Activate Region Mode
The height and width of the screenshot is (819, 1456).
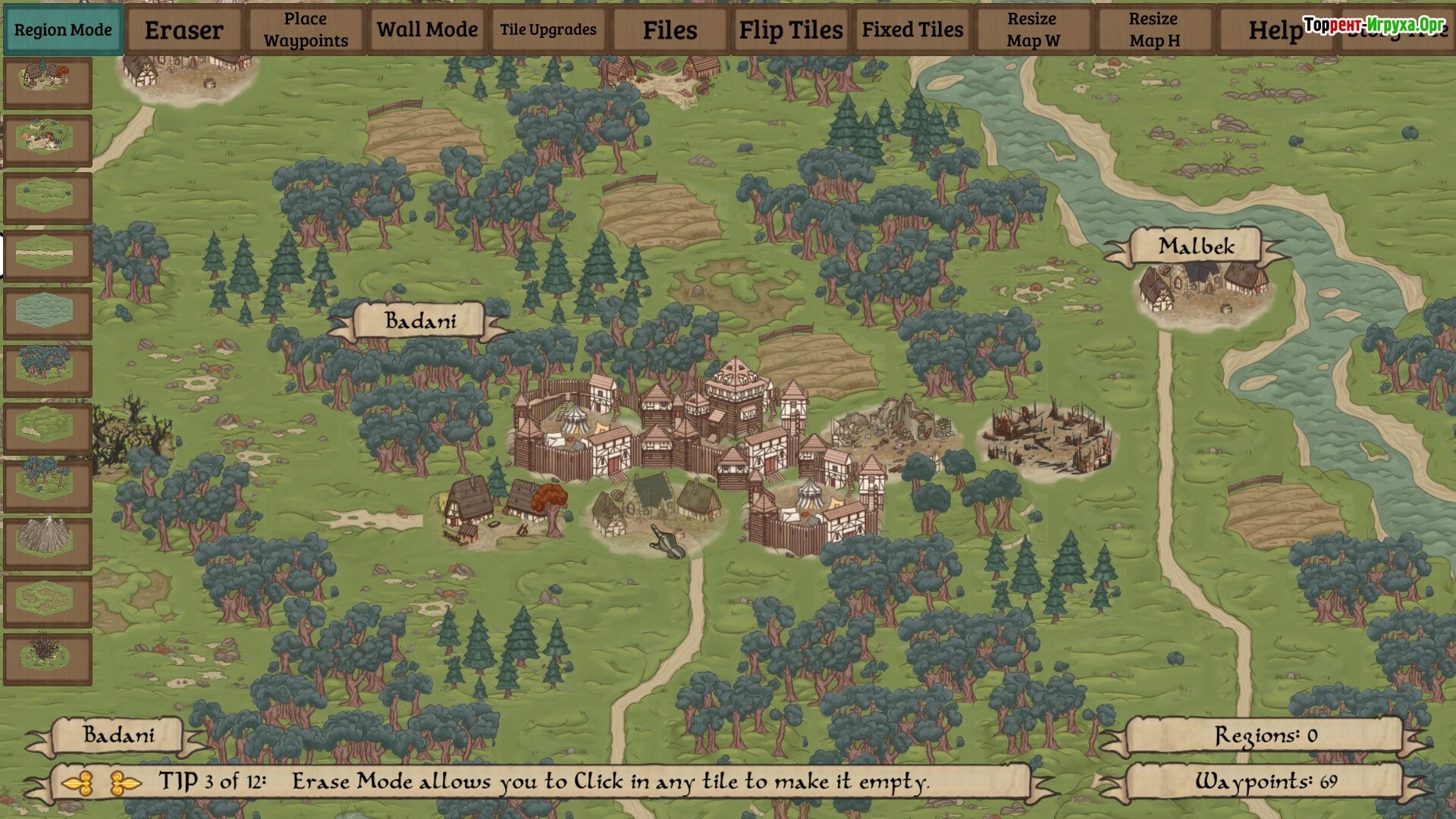pyautogui.click(x=63, y=30)
